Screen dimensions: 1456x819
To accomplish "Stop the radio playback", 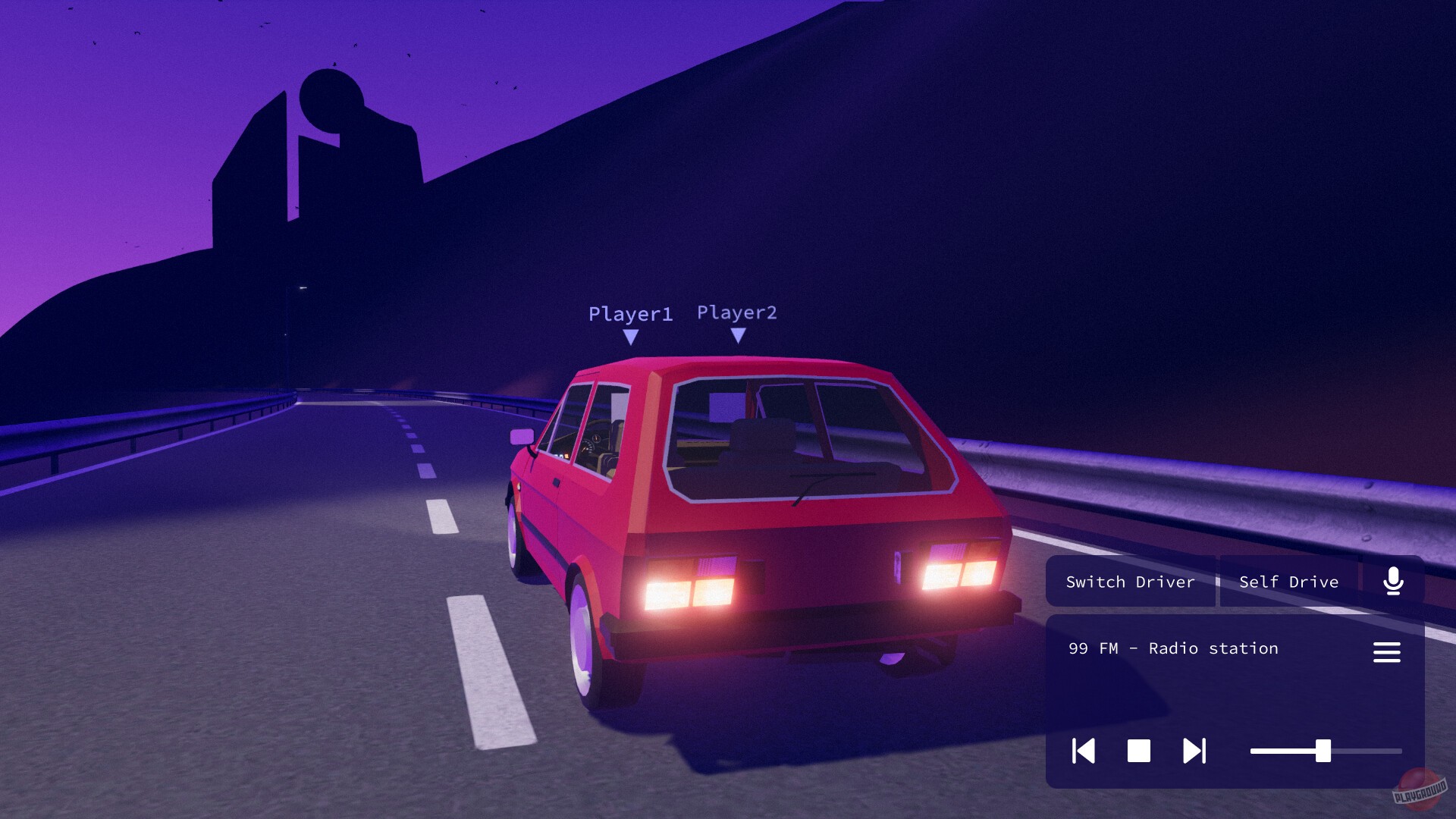I will [x=1138, y=752].
